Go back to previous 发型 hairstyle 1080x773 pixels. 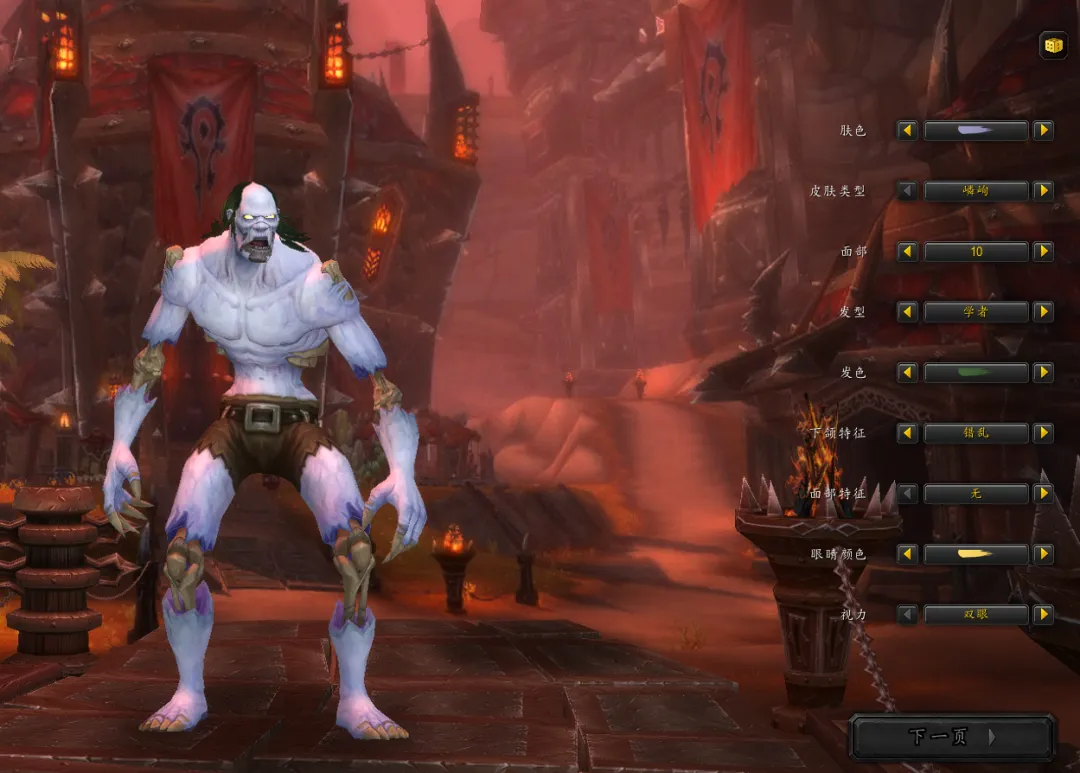907,312
